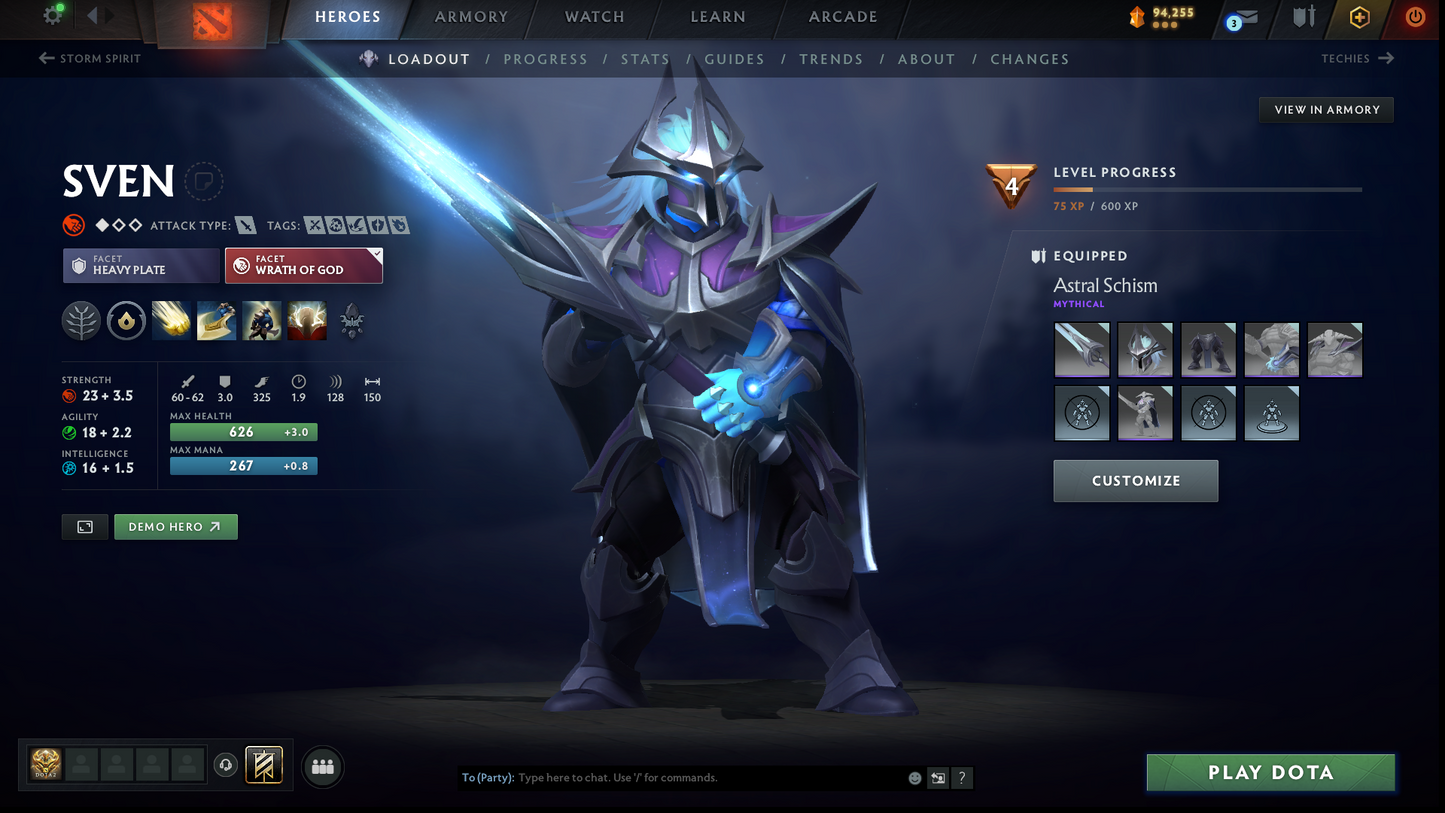This screenshot has width=1445, height=813.
Task: Open the ARMORY menu
Action: pos(470,16)
